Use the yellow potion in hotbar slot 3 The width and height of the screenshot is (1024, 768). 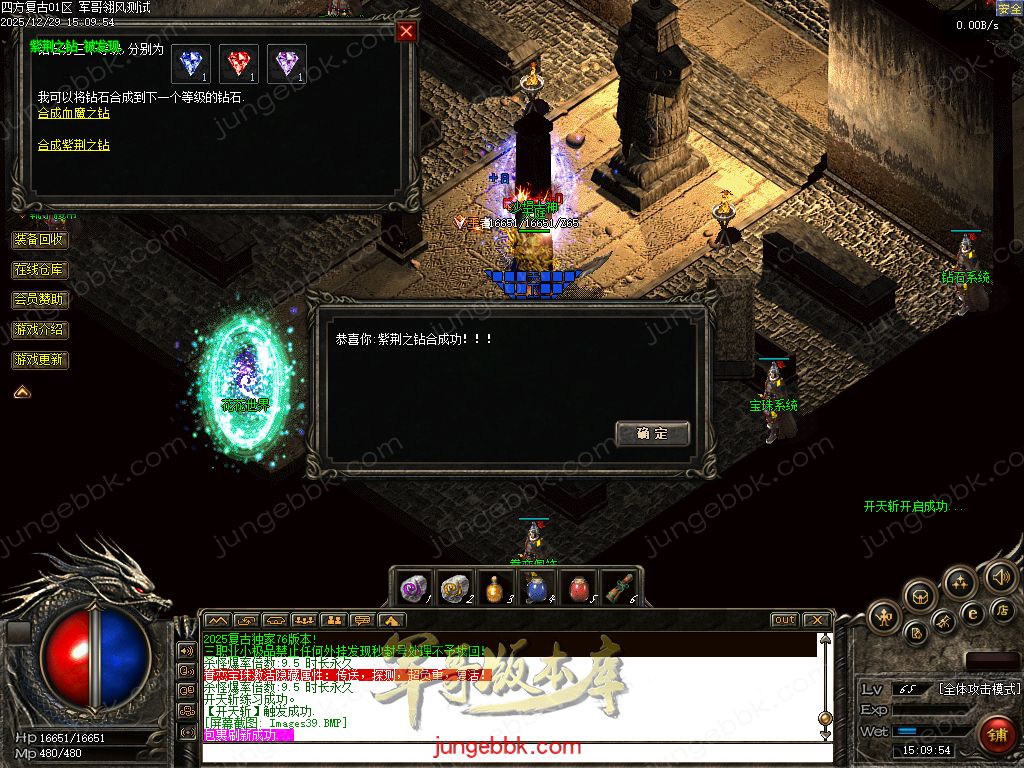495,587
